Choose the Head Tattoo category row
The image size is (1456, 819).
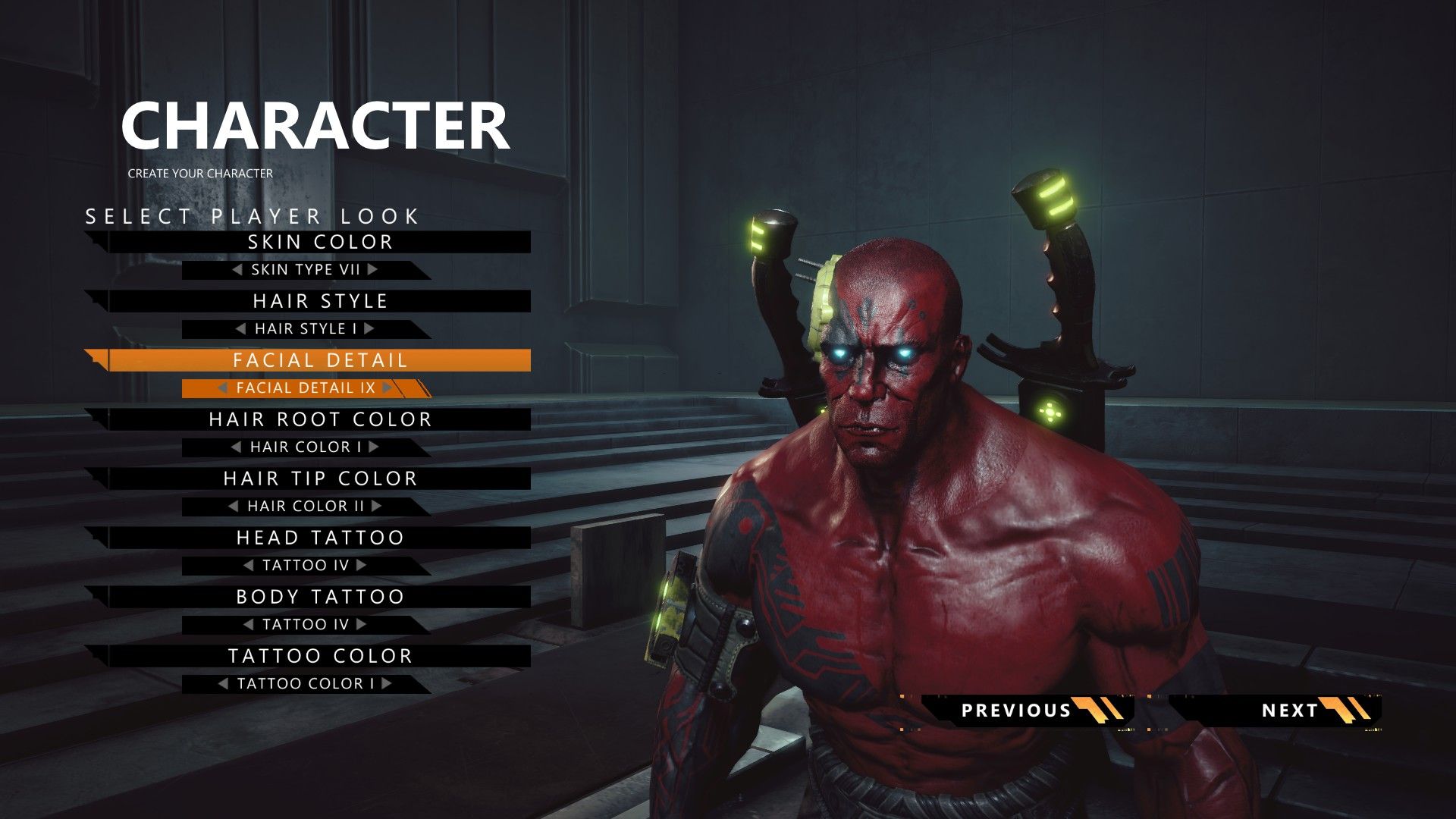(x=319, y=538)
